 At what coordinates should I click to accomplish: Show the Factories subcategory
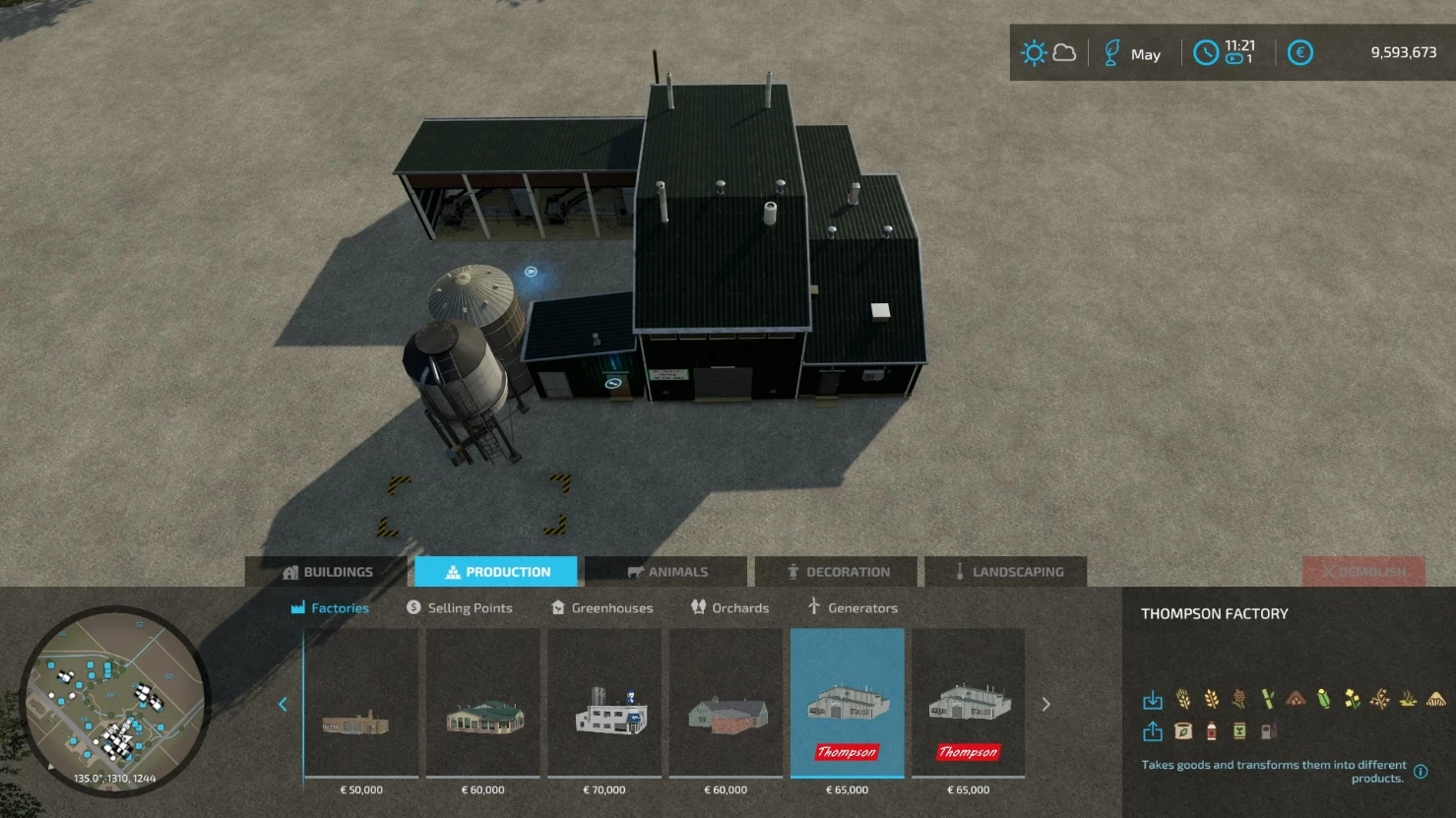pos(330,608)
